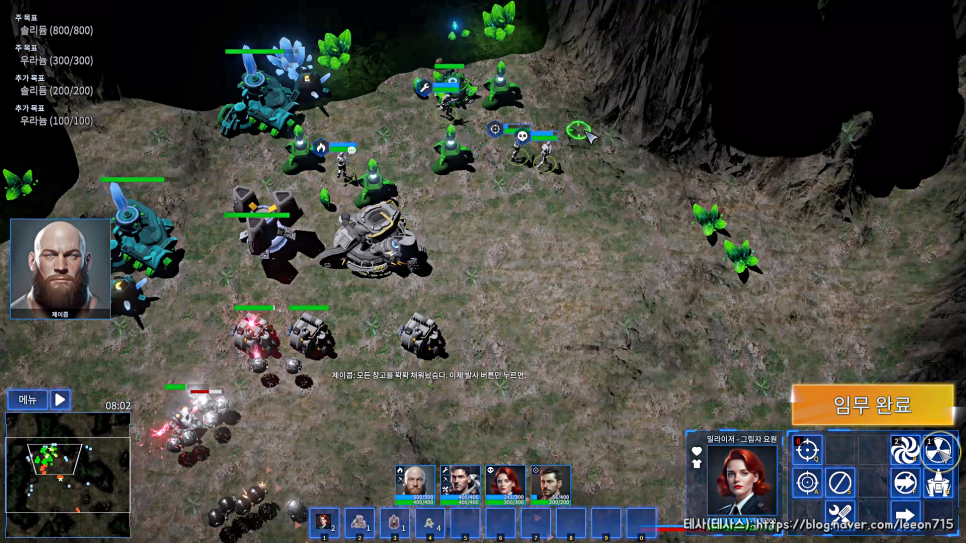Activate the crosshair ability on key Q

click(808, 449)
